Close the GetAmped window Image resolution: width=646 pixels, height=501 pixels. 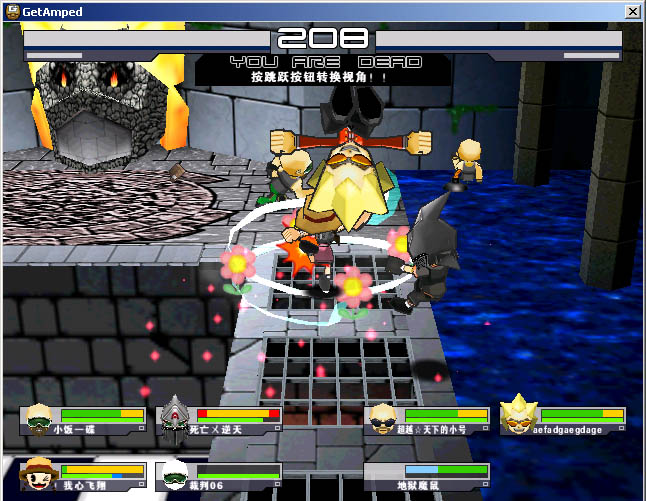[x=632, y=11]
